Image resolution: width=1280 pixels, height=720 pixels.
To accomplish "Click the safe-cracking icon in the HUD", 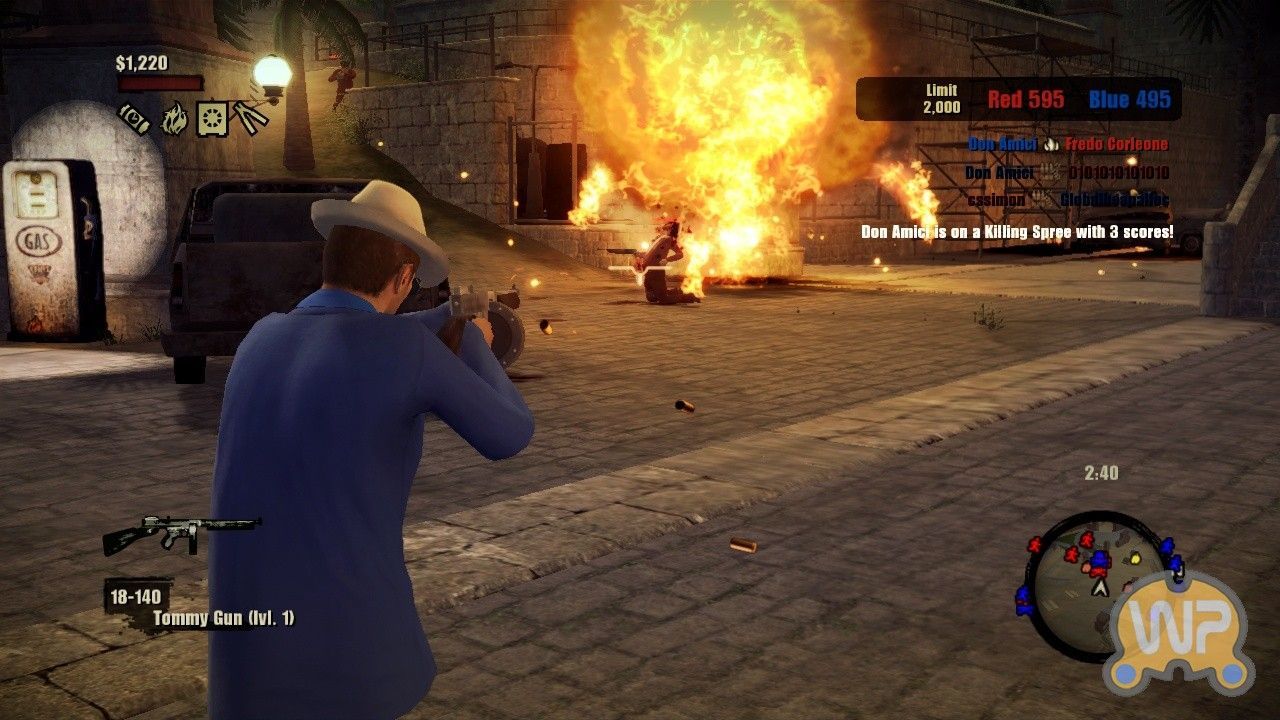I will [x=211, y=118].
